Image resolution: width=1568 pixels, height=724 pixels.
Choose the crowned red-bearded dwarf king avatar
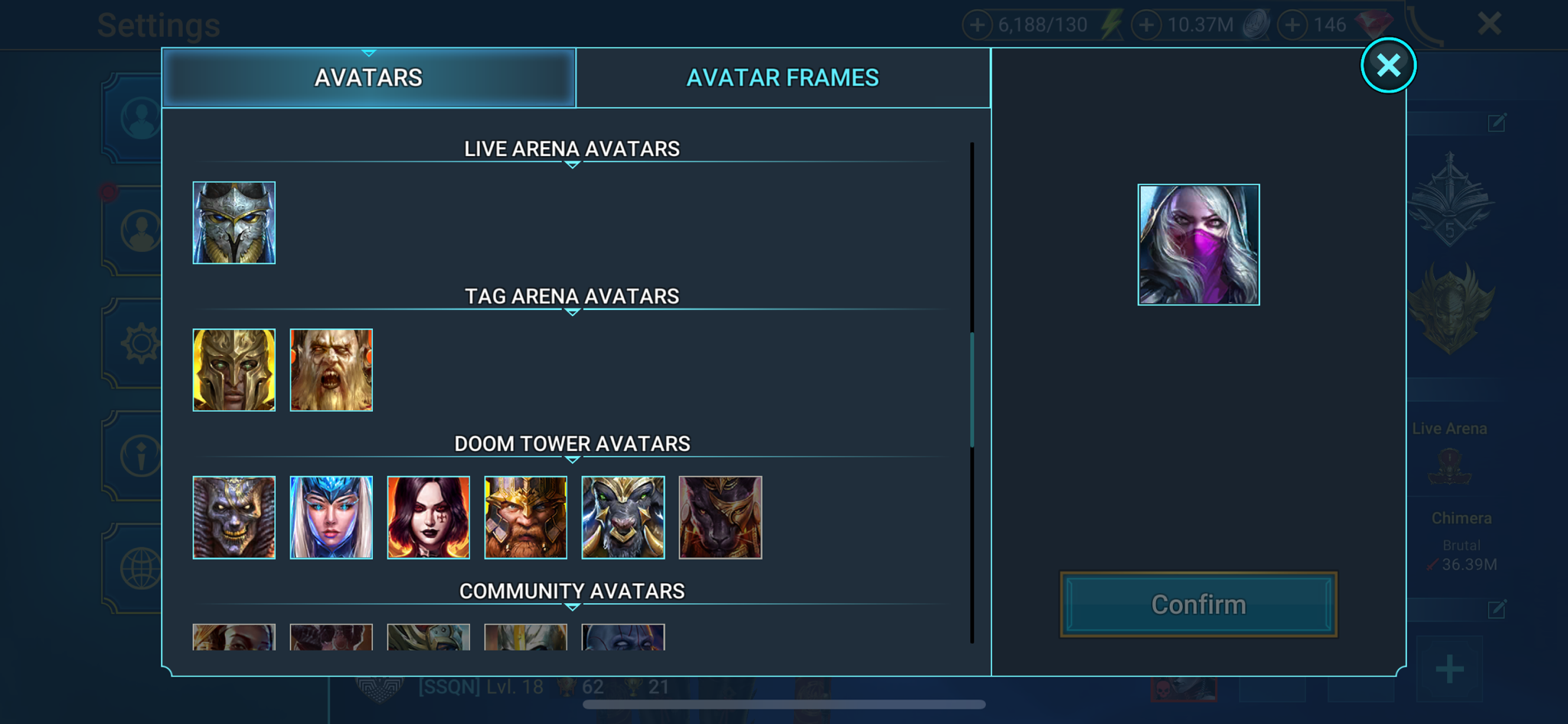click(526, 517)
